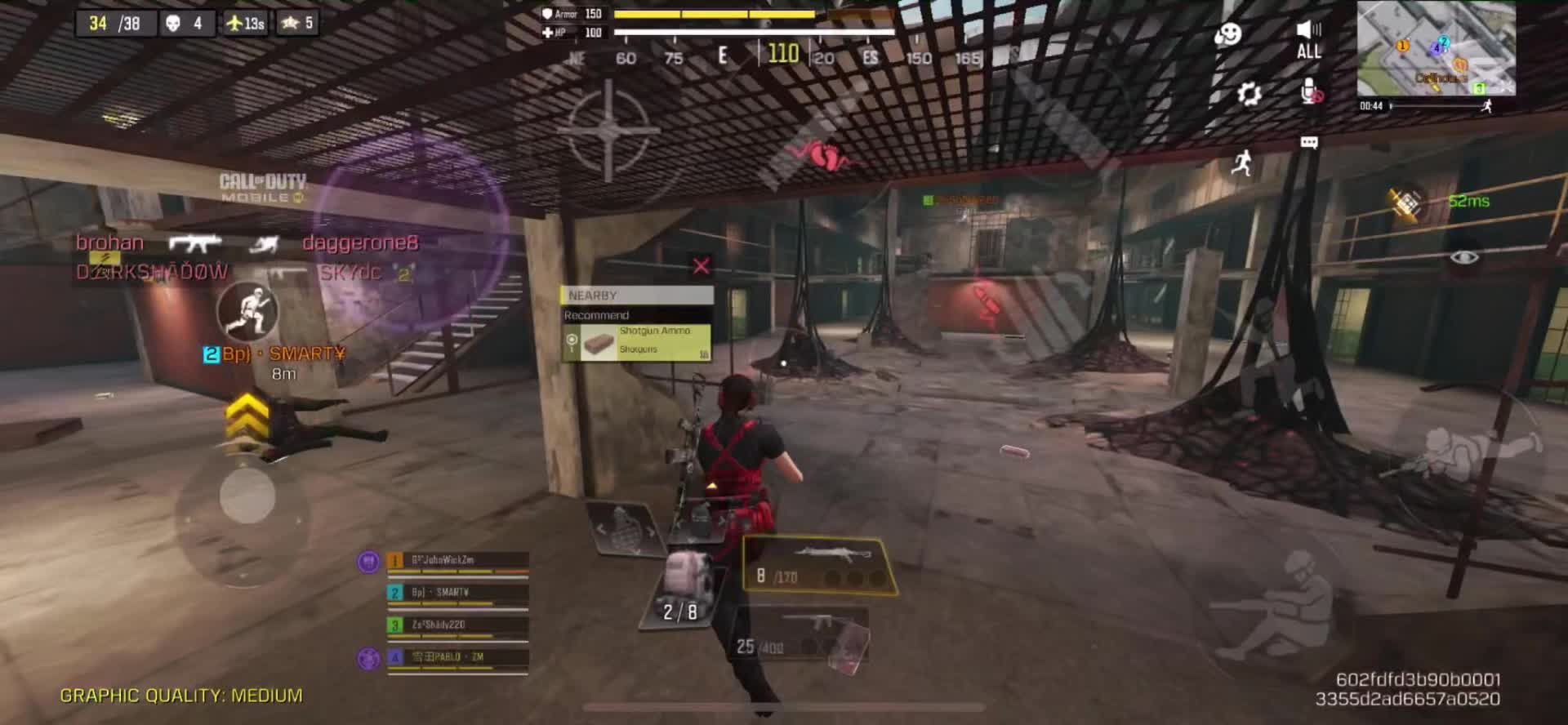Switch the ALL speaker voice channel

[1308, 39]
